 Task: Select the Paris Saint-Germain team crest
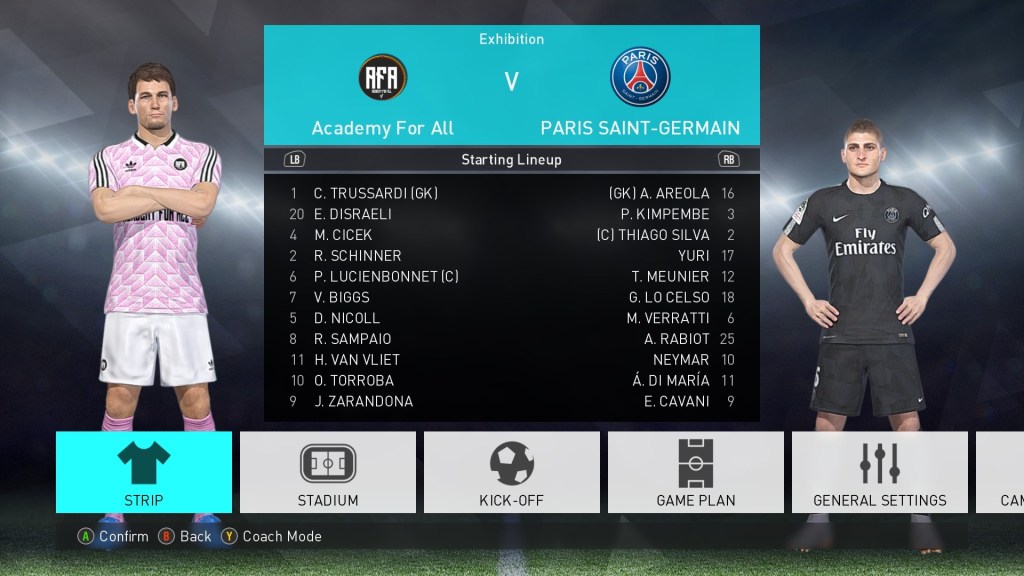point(640,77)
